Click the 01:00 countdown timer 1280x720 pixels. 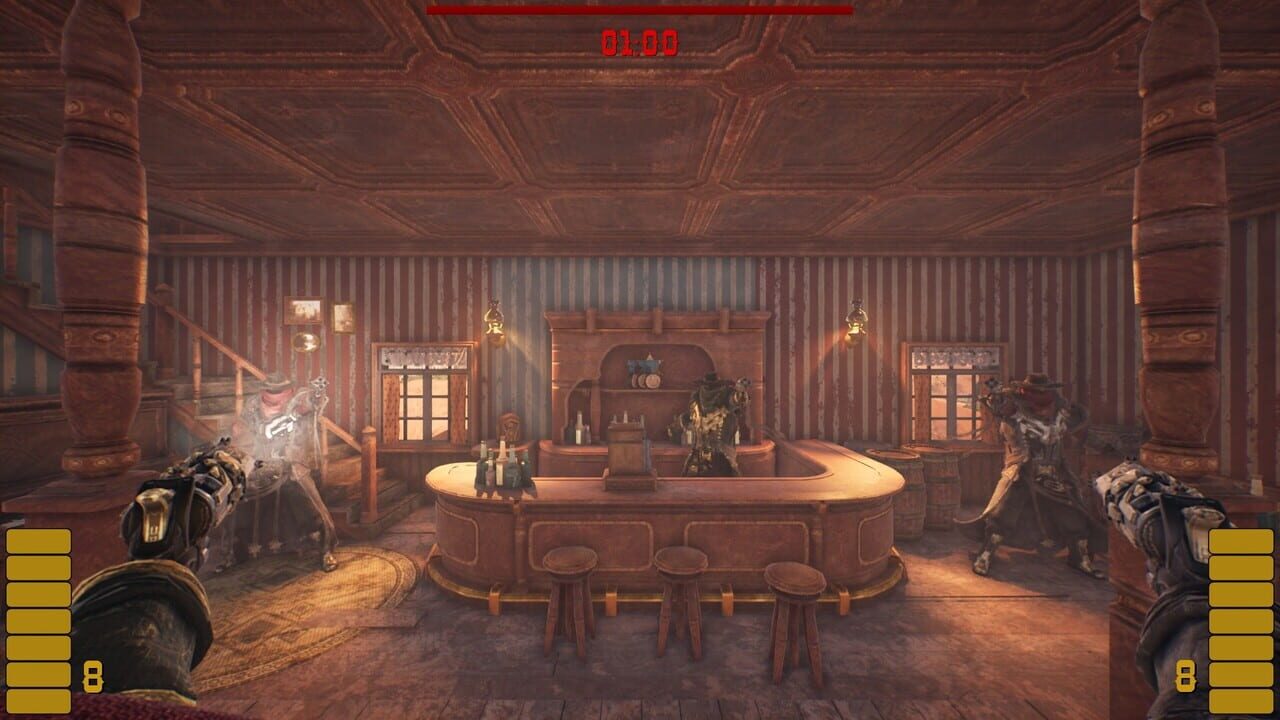pos(640,40)
